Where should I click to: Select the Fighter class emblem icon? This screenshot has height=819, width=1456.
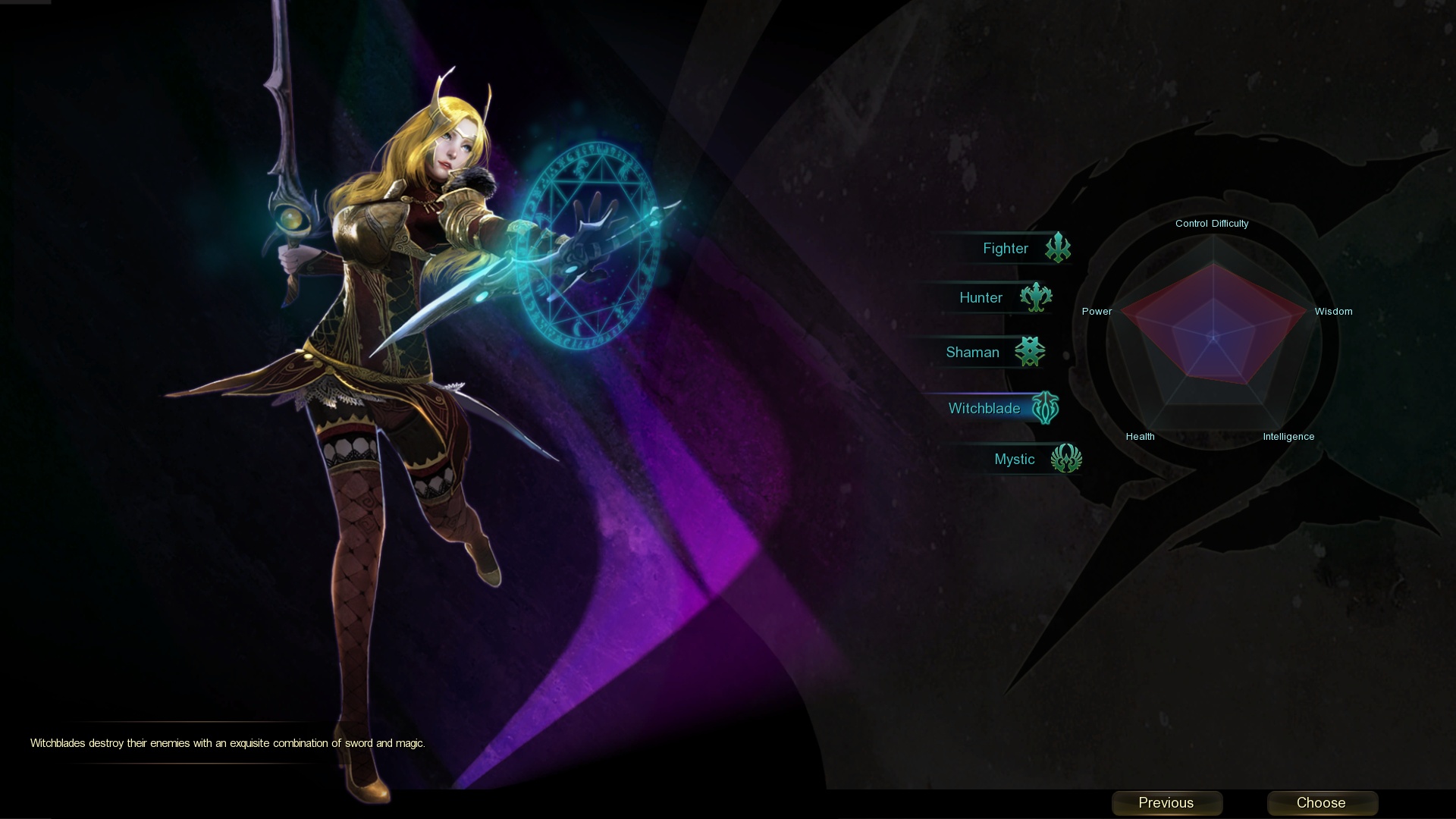(1059, 247)
